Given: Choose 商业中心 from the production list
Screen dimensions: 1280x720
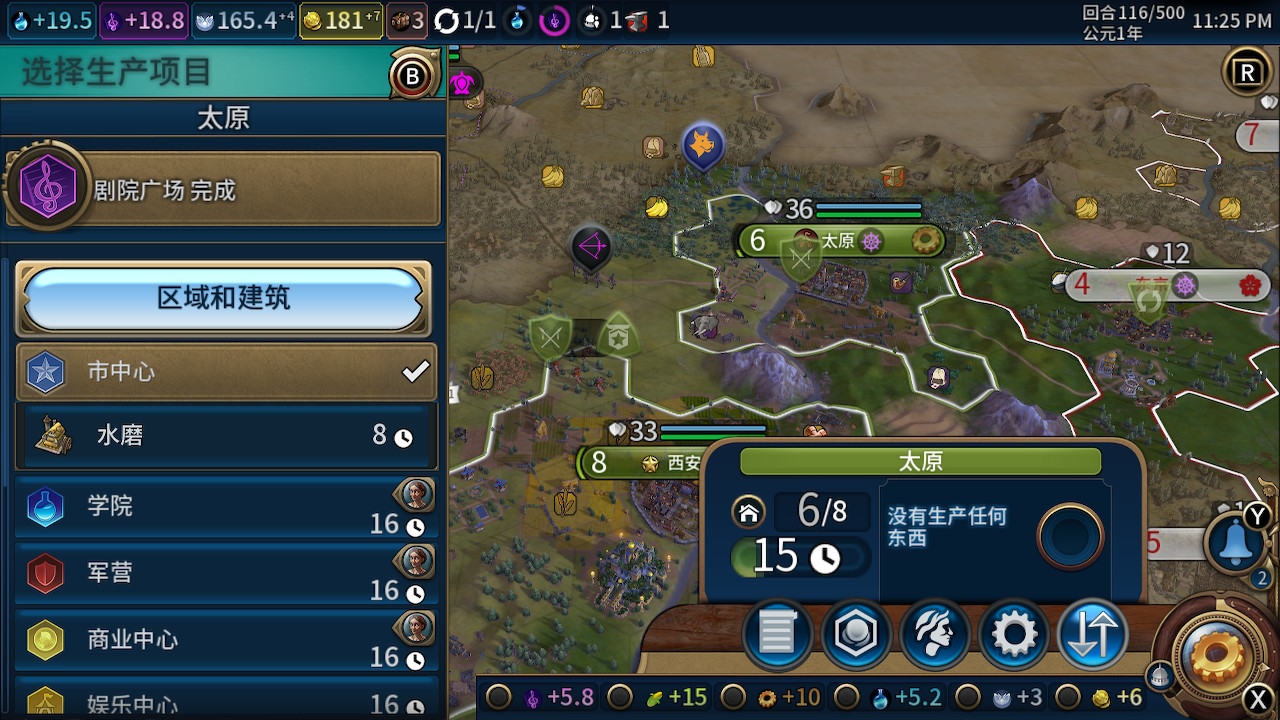Looking at the screenshot, I should 226,640.
